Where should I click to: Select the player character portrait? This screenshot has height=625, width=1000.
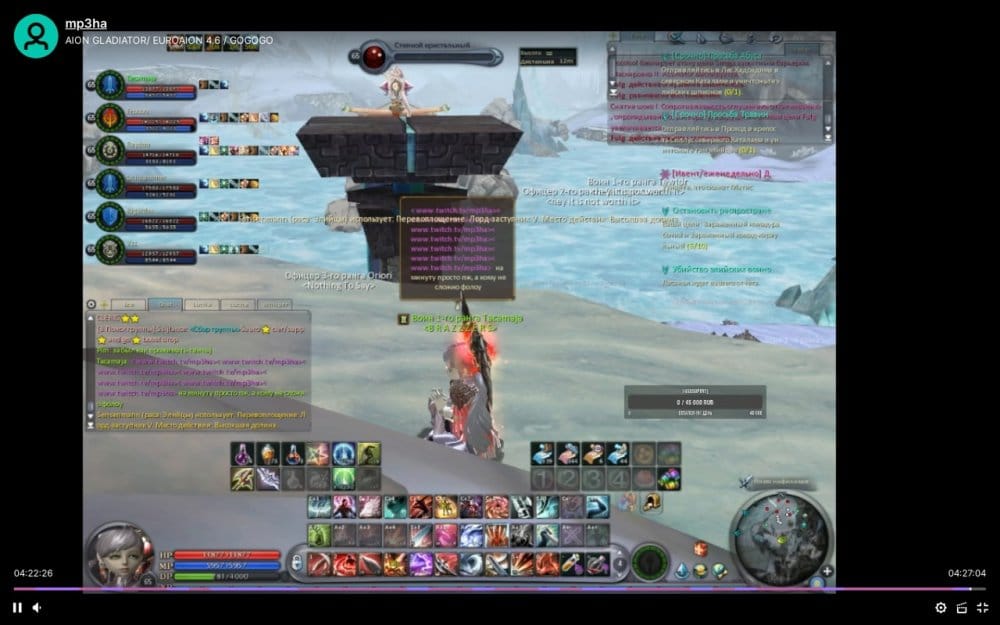(x=120, y=552)
